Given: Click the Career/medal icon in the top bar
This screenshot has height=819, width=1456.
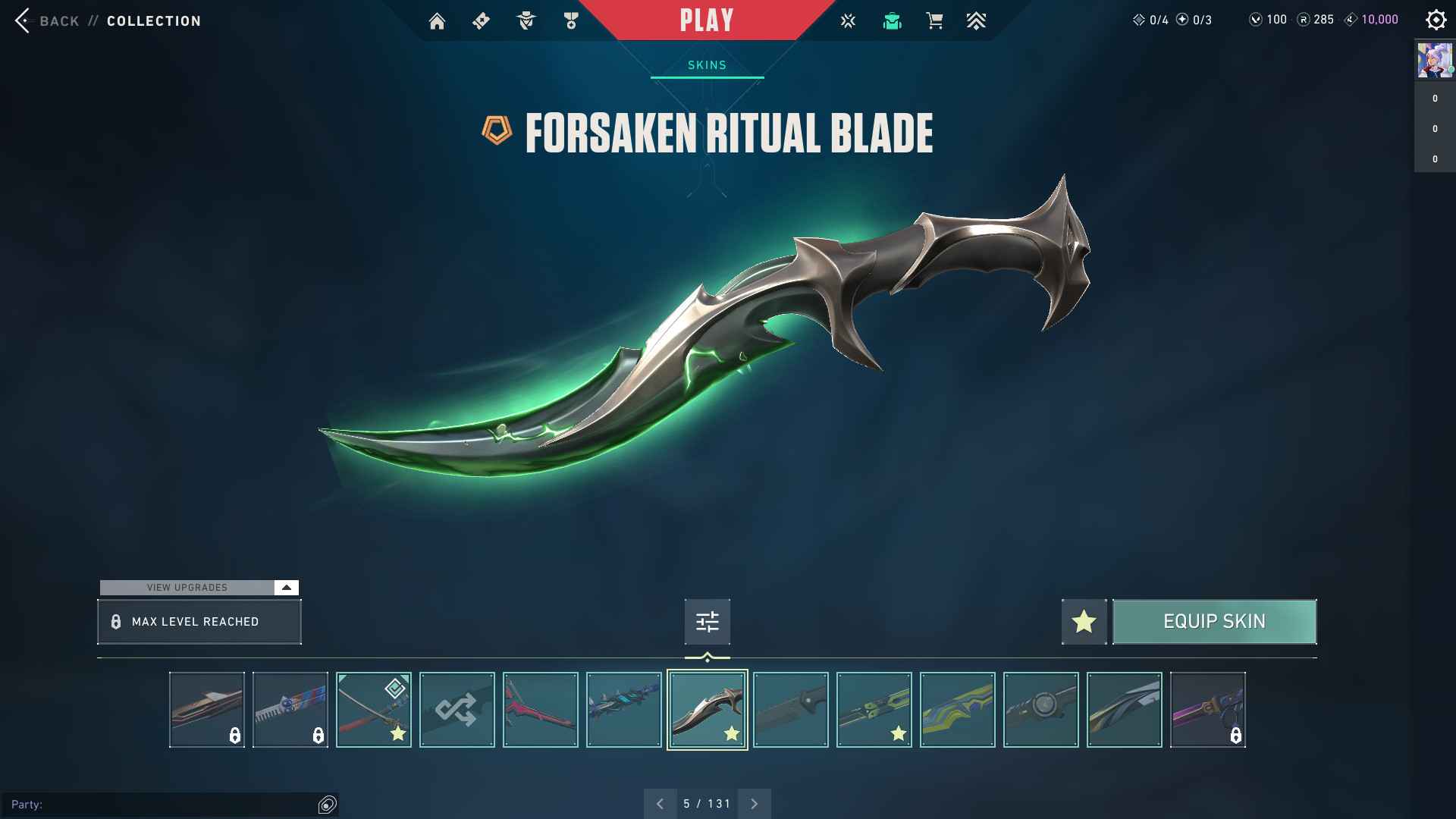Looking at the screenshot, I should pyautogui.click(x=570, y=20).
